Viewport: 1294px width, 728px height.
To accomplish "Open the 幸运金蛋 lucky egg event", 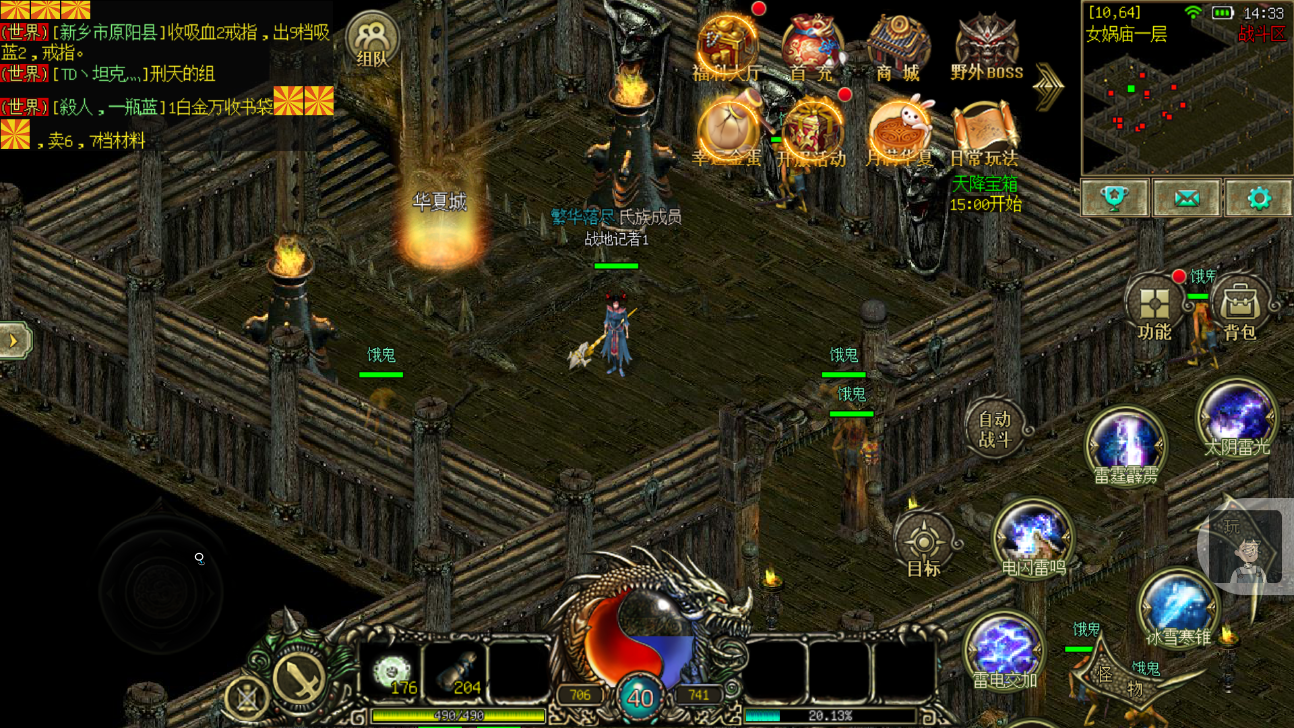I will [727, 130].
